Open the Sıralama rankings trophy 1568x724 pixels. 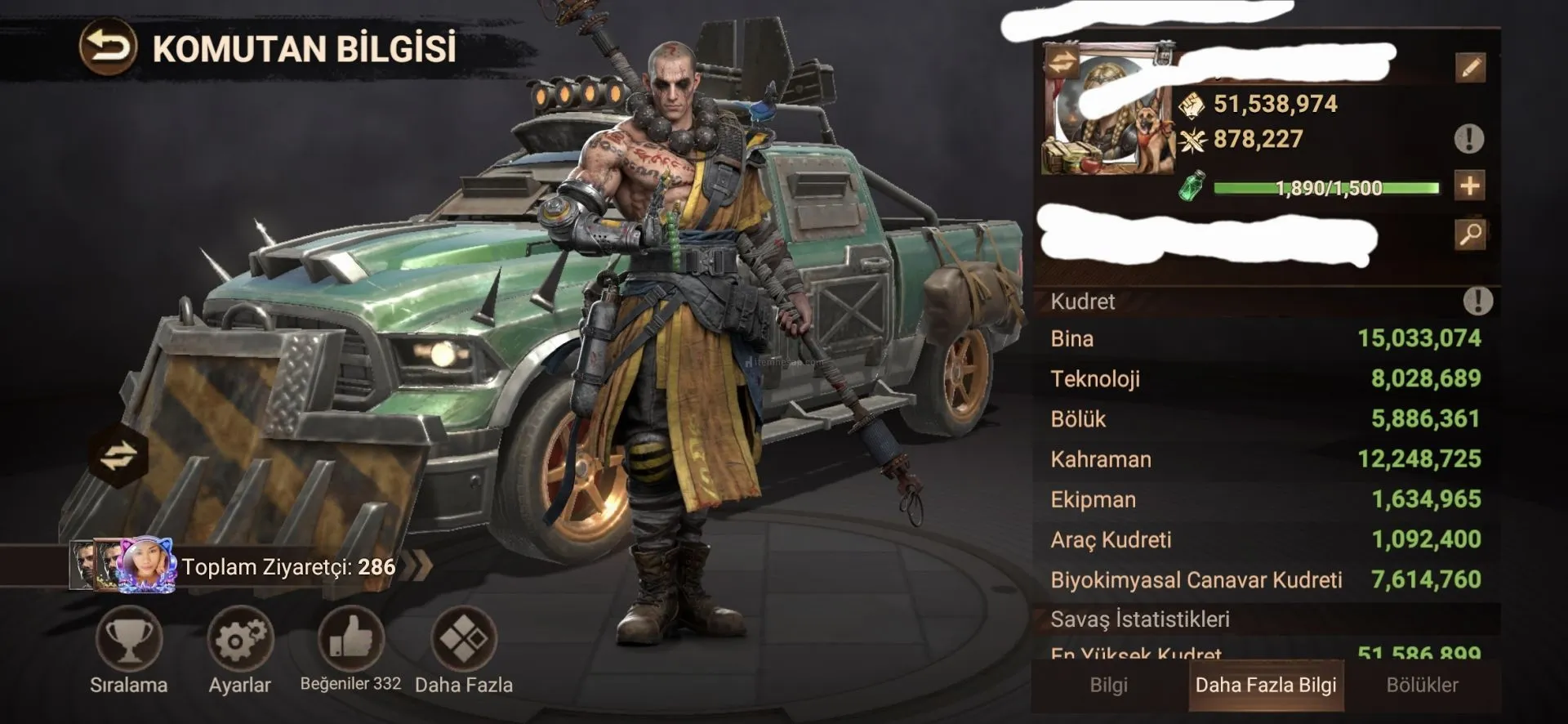pyautogui.click(x=129, y=638)
